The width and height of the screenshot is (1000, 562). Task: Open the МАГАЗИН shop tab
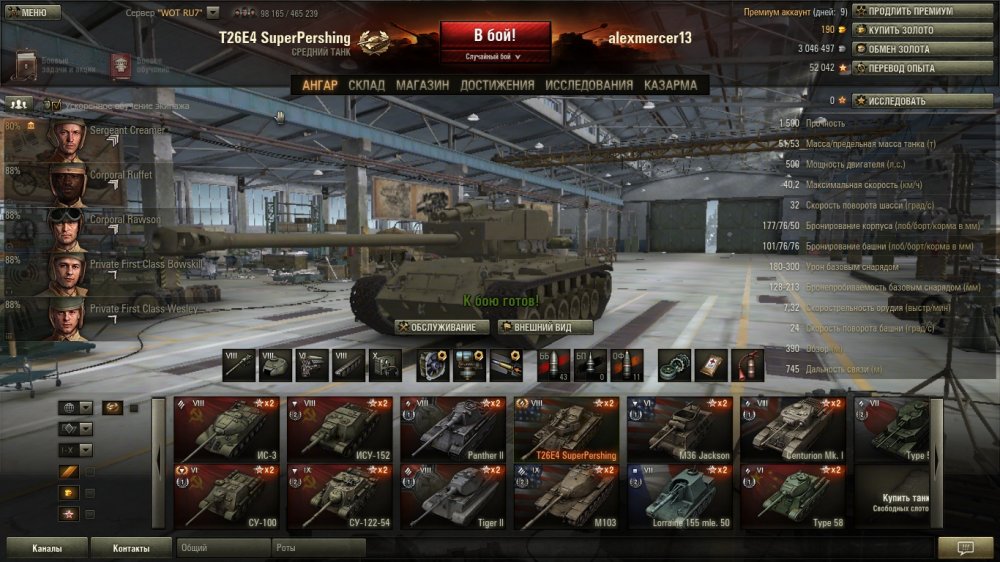[422, 86]
